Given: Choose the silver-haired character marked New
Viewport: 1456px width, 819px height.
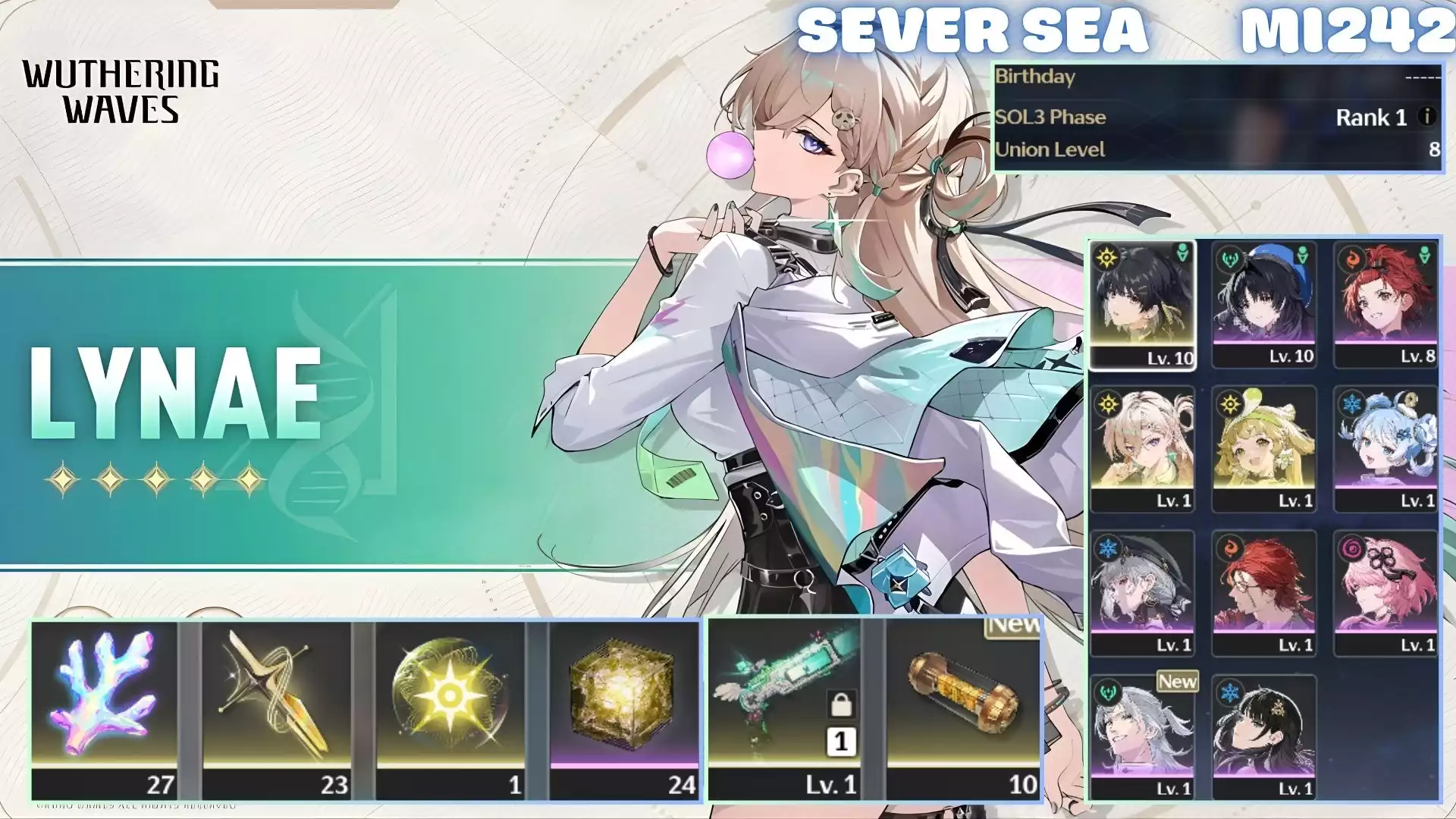Looking at the screenshot, I should (1142, 737).
